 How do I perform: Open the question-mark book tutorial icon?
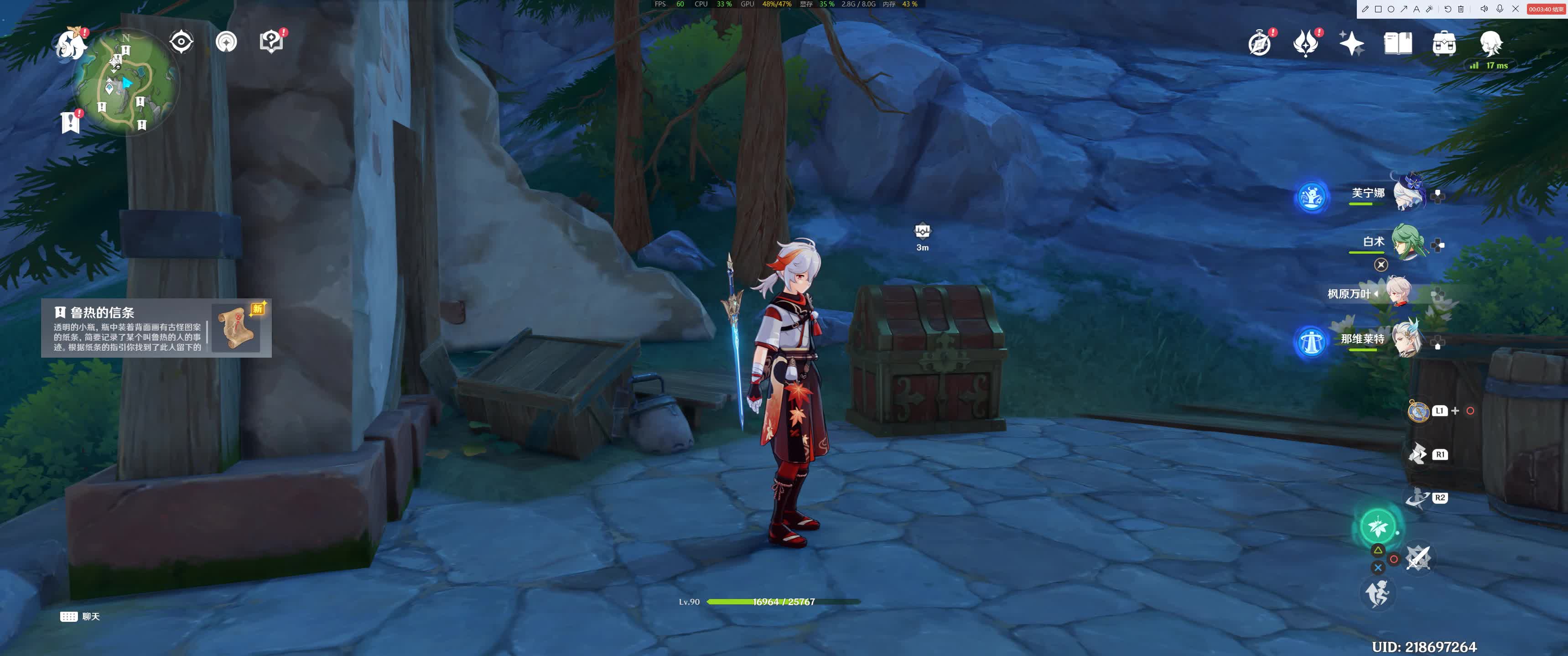[271, 42]
